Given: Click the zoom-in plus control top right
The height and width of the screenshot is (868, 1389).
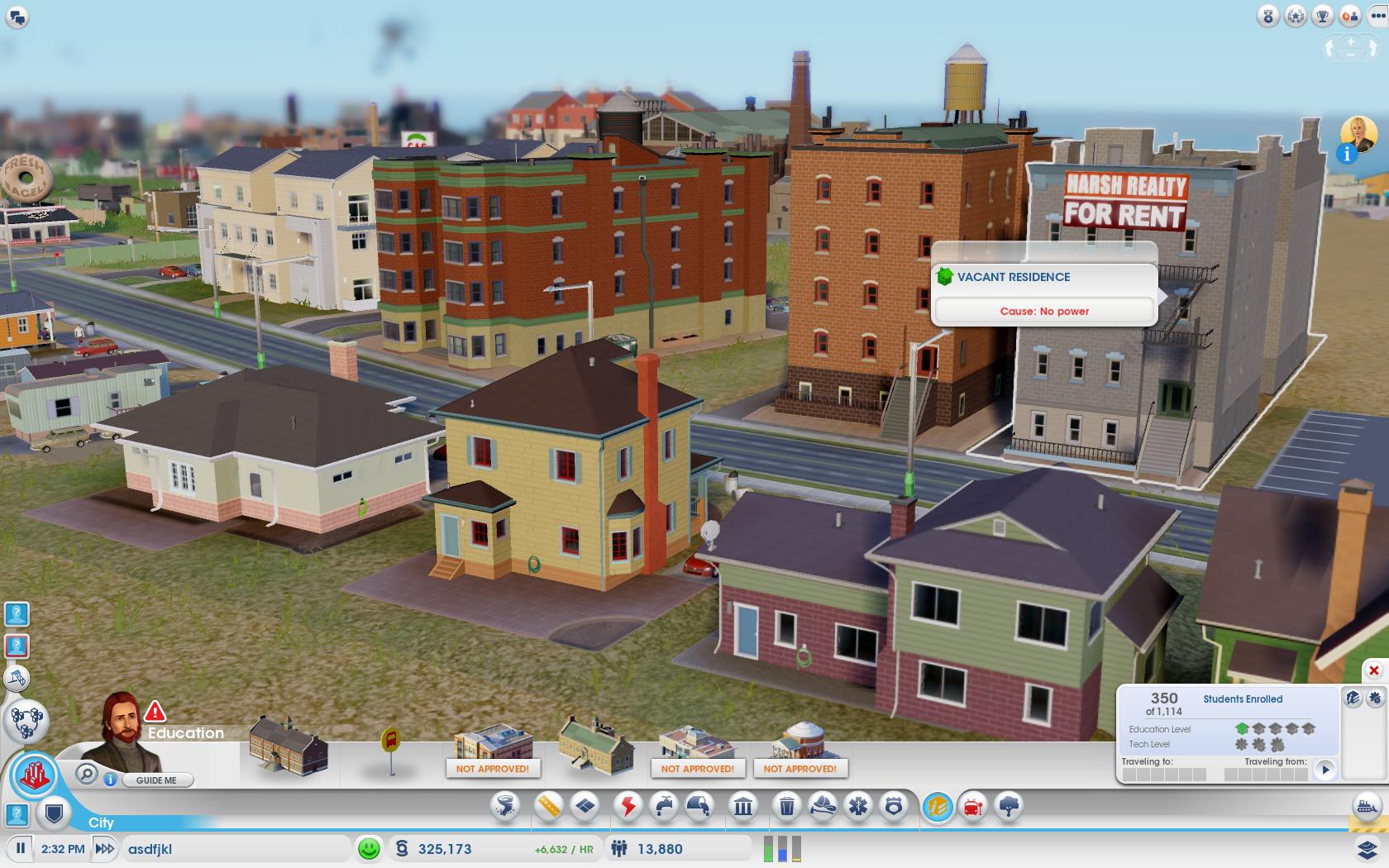Looking at the screenshot, I should [1351, 42].
